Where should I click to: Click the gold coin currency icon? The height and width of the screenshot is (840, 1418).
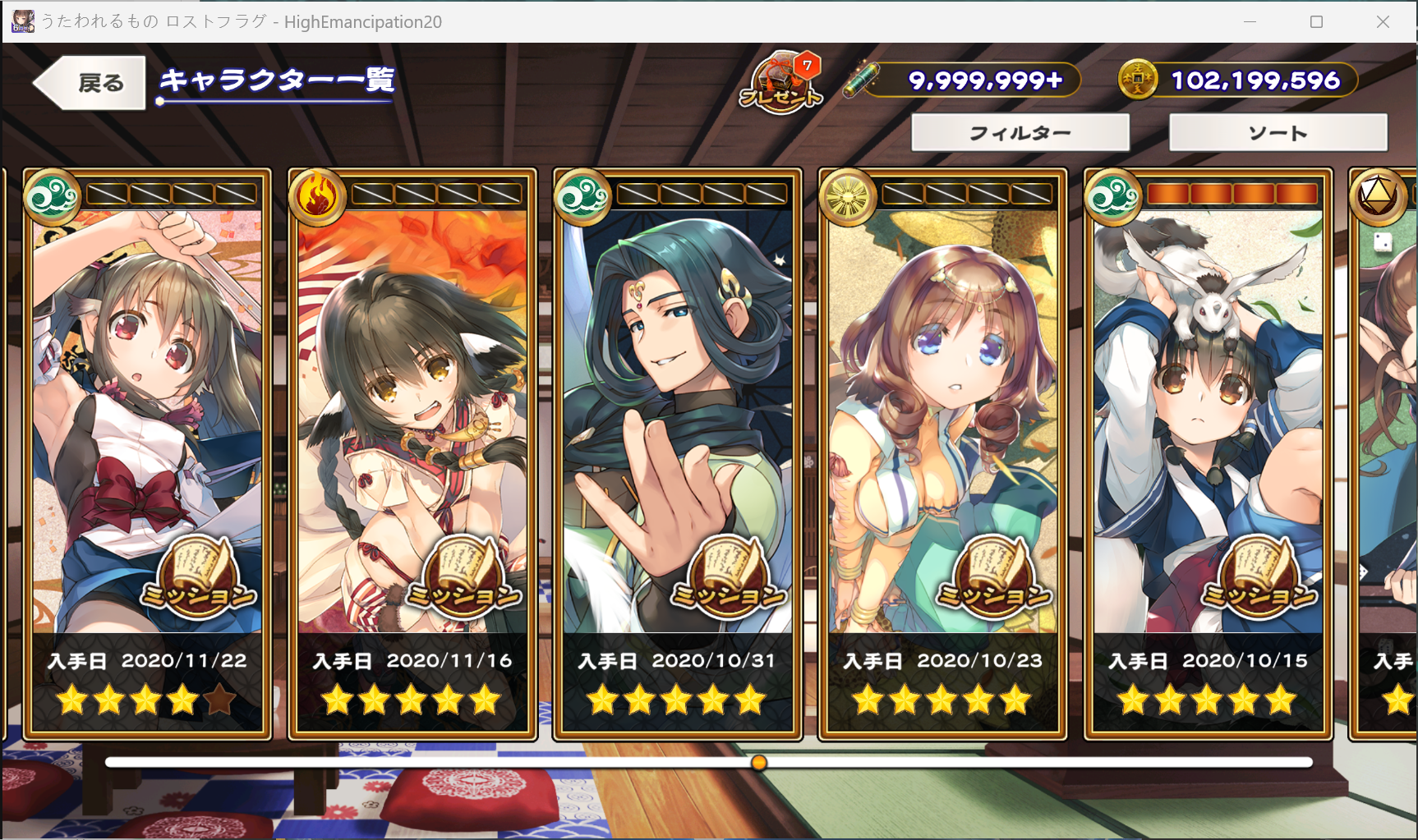tap(1138, 80)
